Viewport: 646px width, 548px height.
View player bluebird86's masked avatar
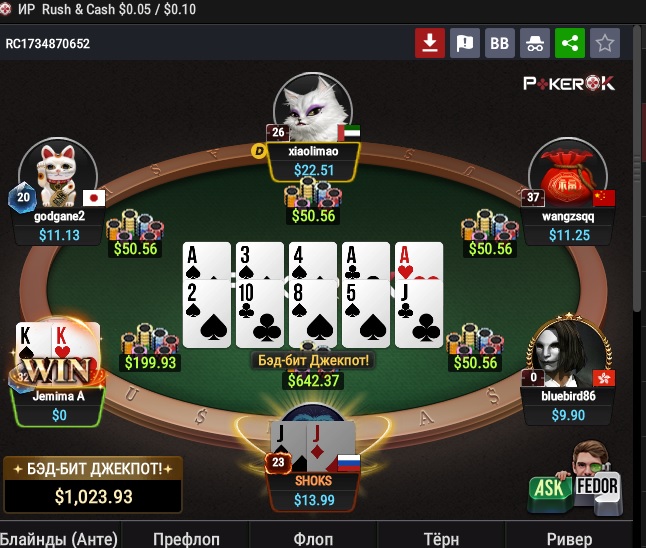566,353
